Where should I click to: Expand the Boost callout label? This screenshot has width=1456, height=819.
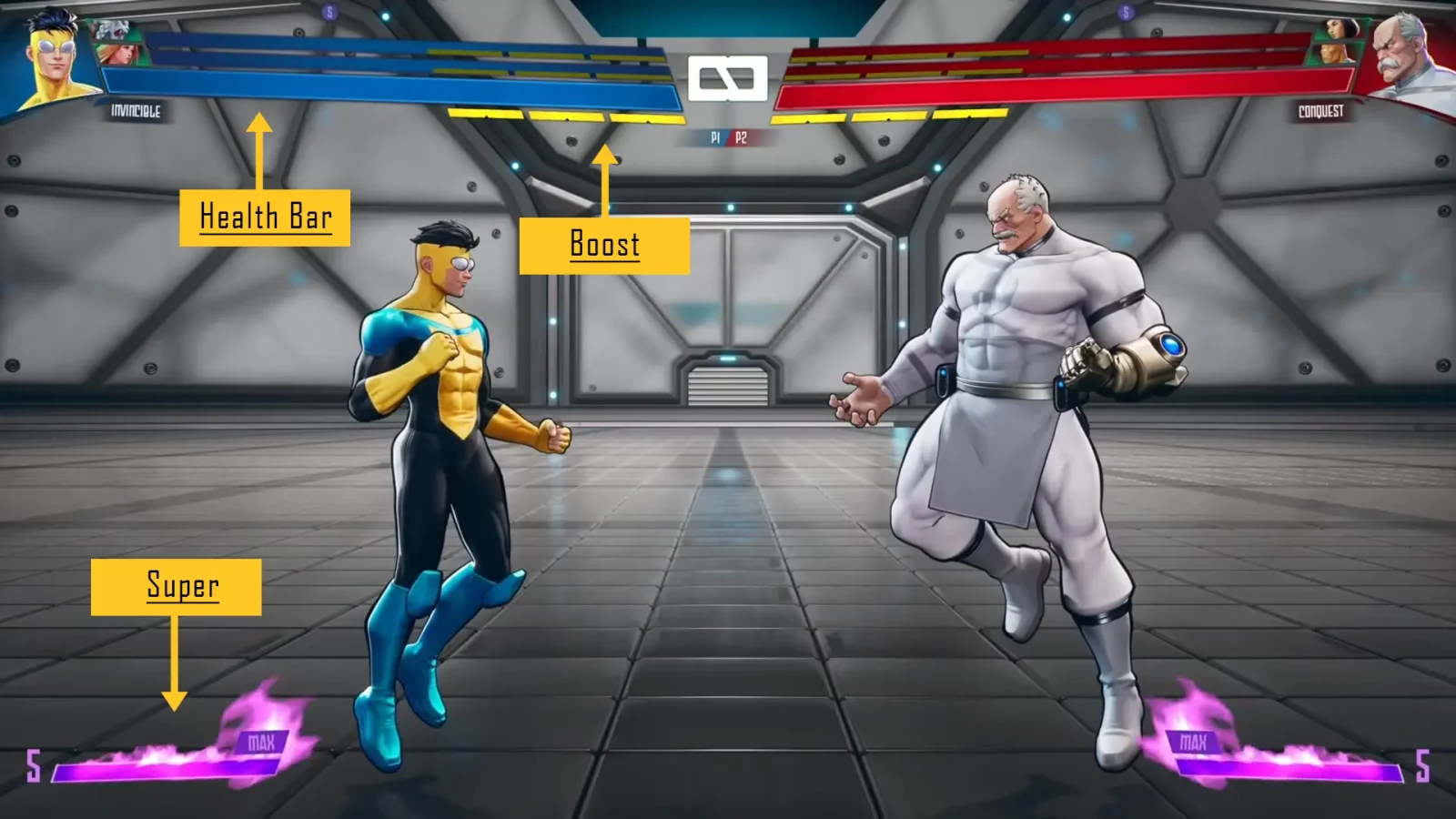(x=603, y=245)
